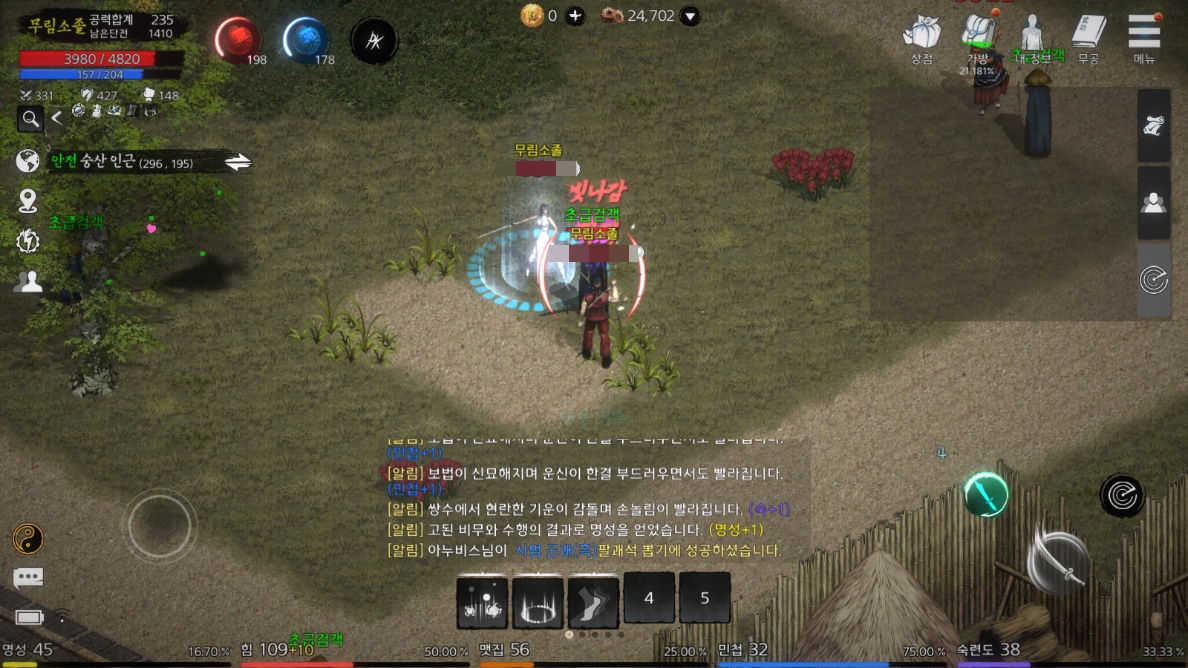Open the 내정보 character info
The image size is (1188, 668).
pos(1032,34)
